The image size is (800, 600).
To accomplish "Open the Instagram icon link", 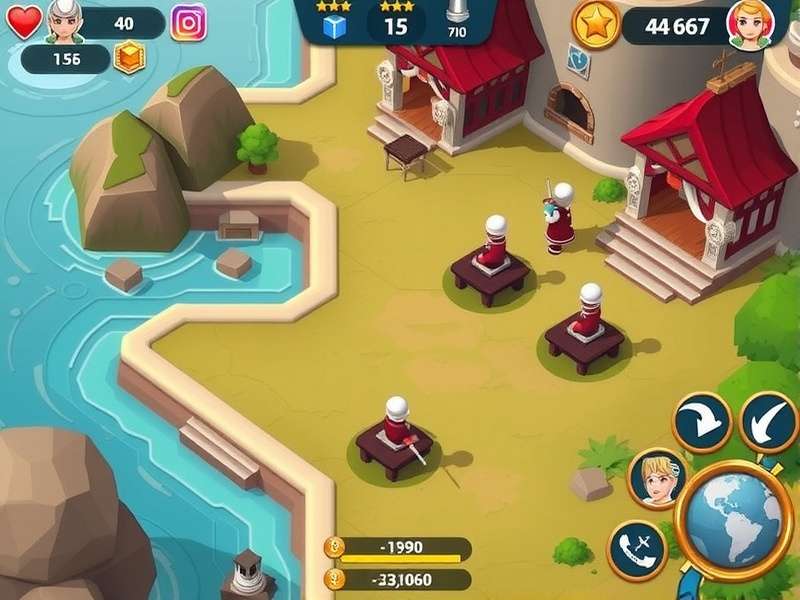I will 188,22.
